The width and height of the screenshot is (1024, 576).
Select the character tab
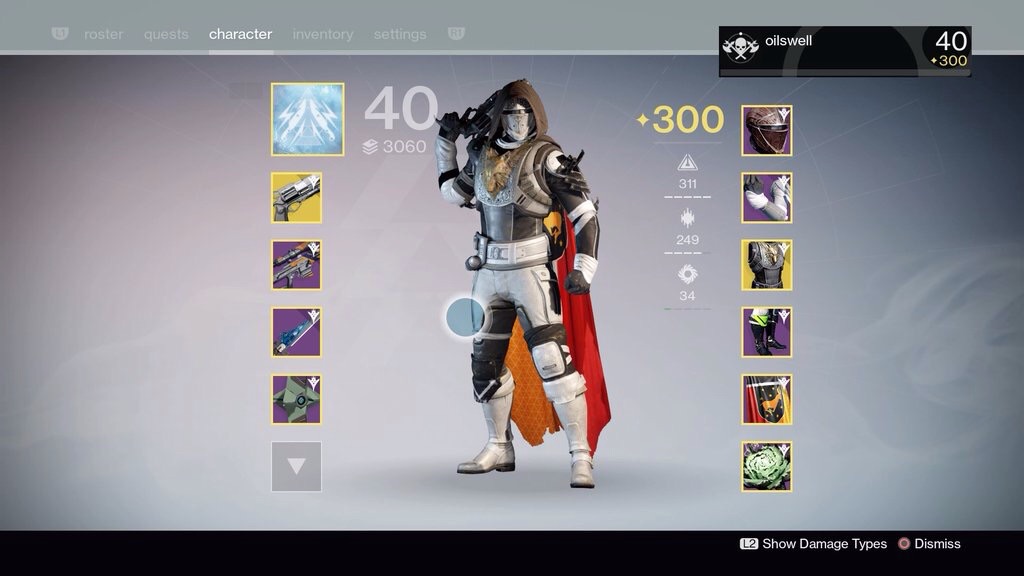240,34
